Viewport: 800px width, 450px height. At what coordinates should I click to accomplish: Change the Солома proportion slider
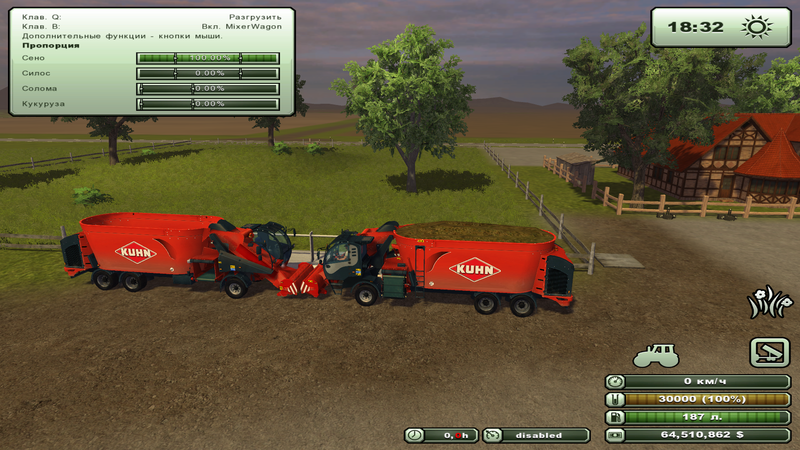click(208, 88)
